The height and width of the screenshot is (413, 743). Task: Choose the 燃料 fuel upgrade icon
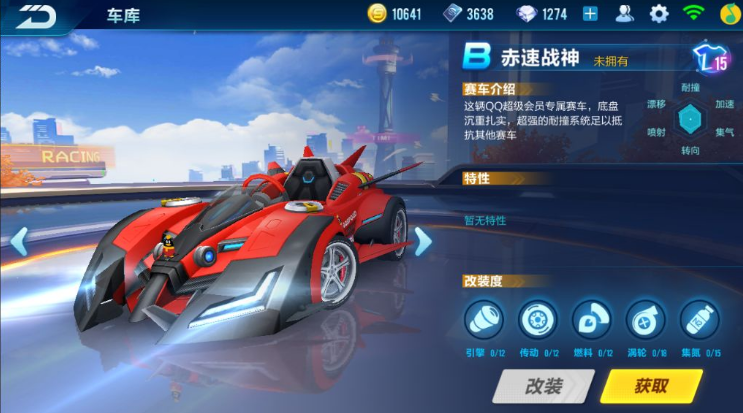(592, 320)
